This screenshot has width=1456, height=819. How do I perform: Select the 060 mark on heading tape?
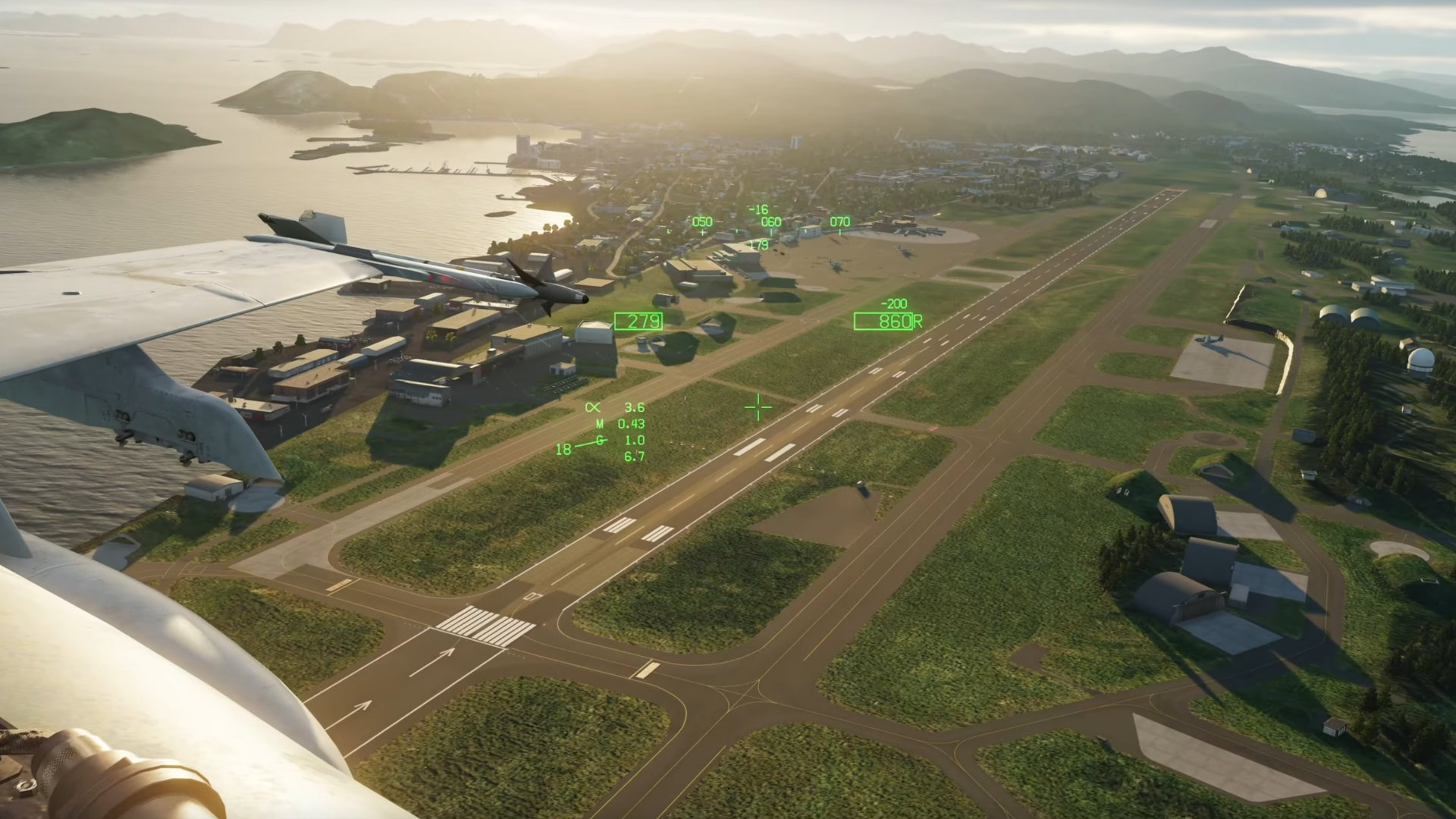[770, 223]
